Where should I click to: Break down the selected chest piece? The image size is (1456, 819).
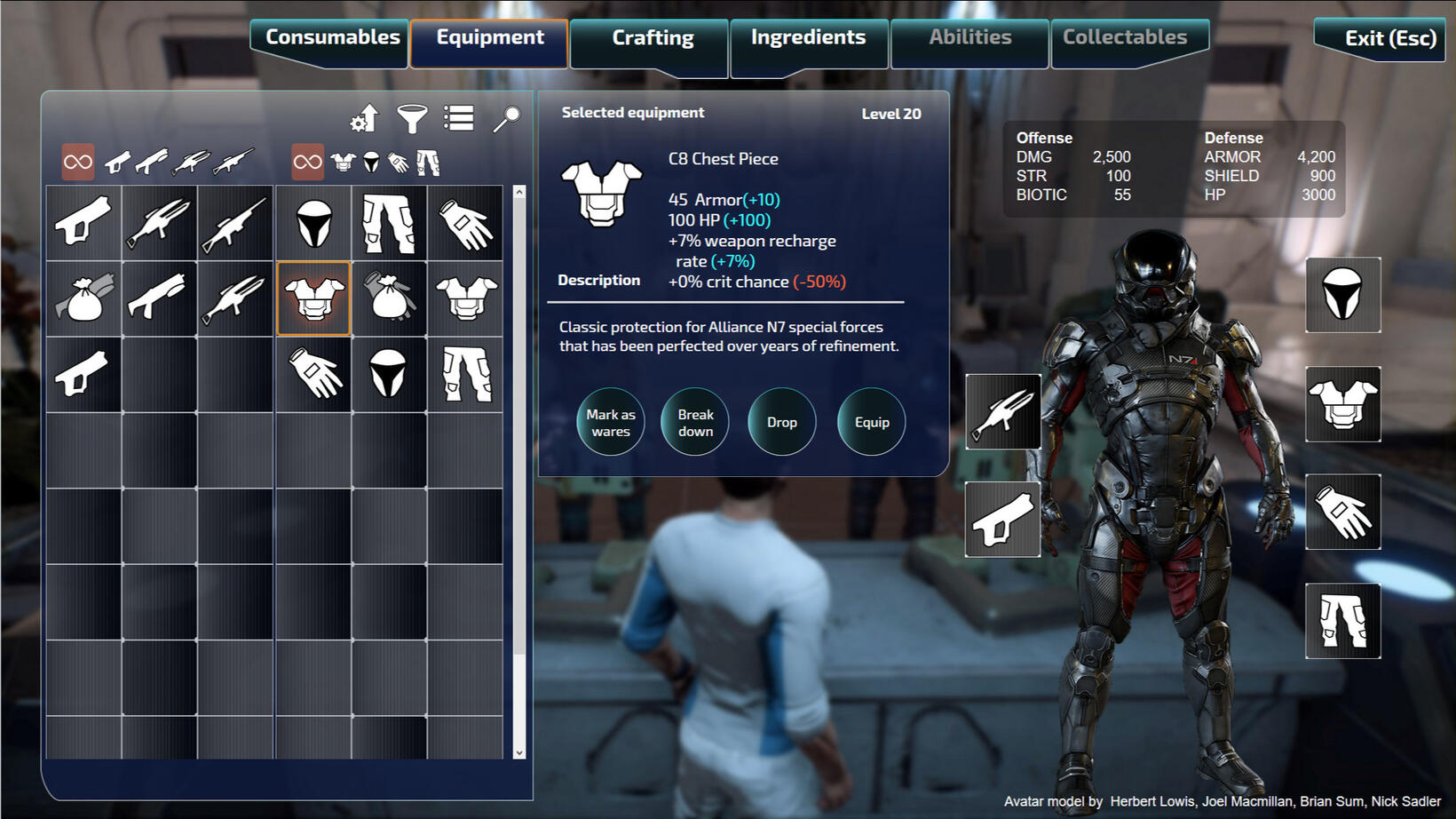click(695, 422)
